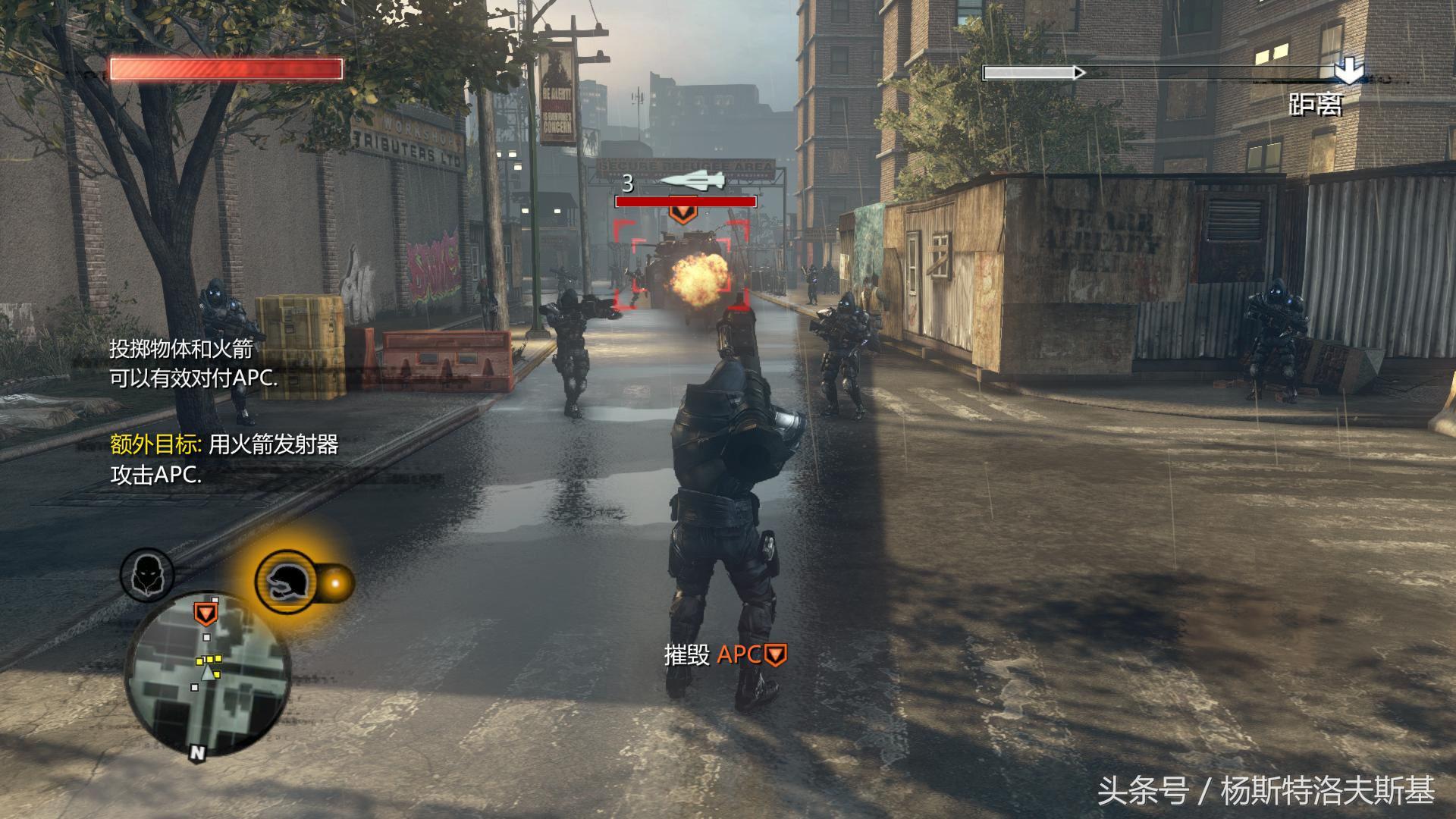Click the orange APC marker on the minimap
This screenshot has width=1456, height=819.
(205, 613)
